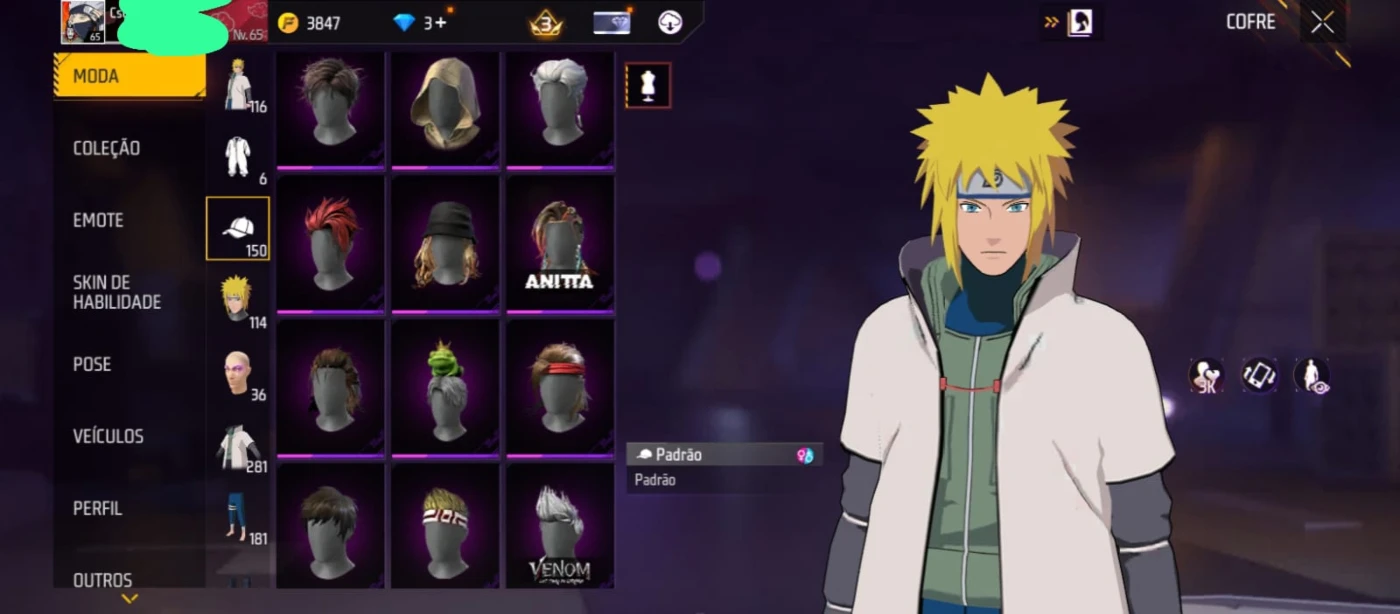Select the black bucket hat item

[x=445, y=243]
